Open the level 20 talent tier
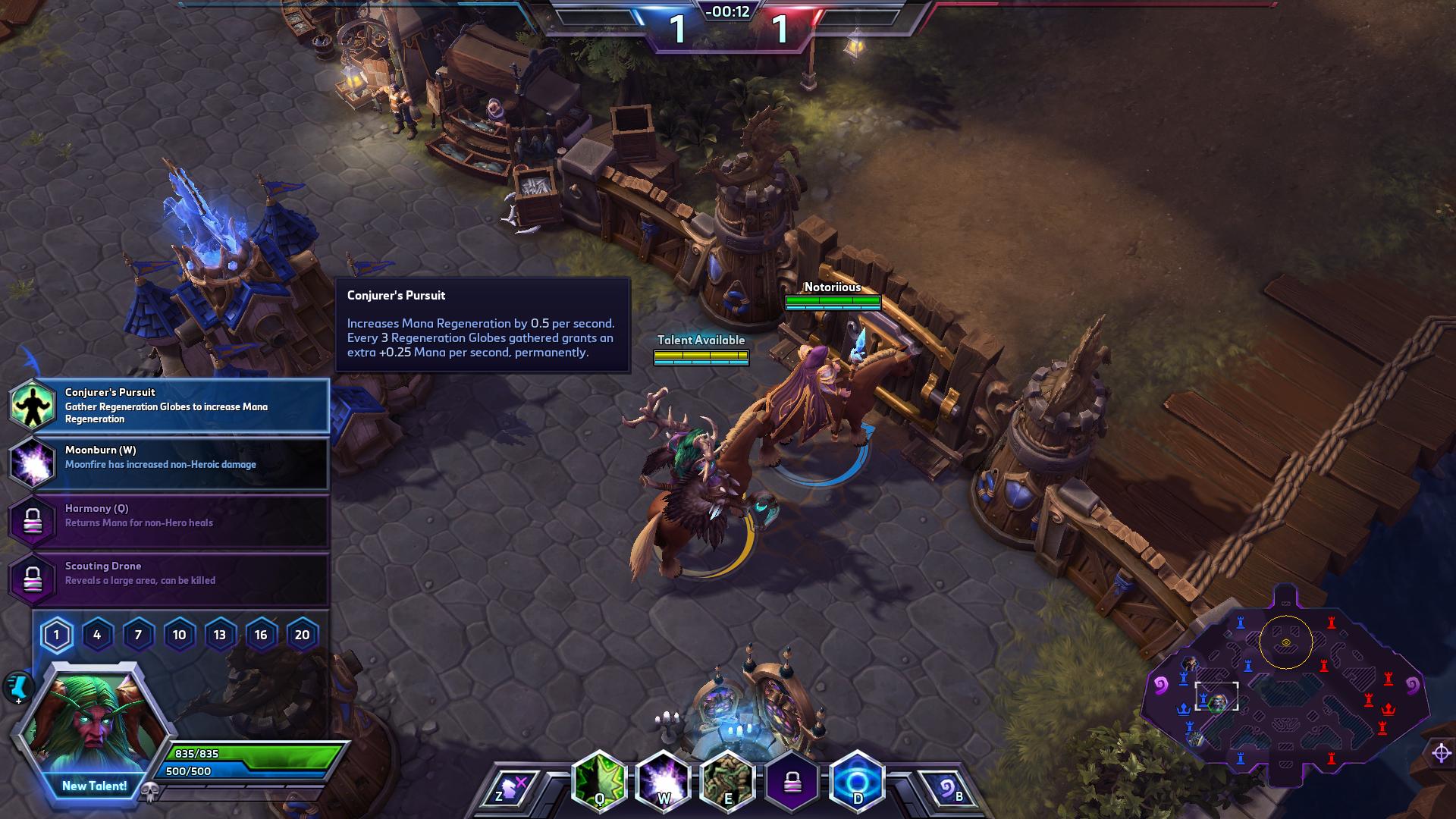Screen dimensions: 1456x819 302,635
